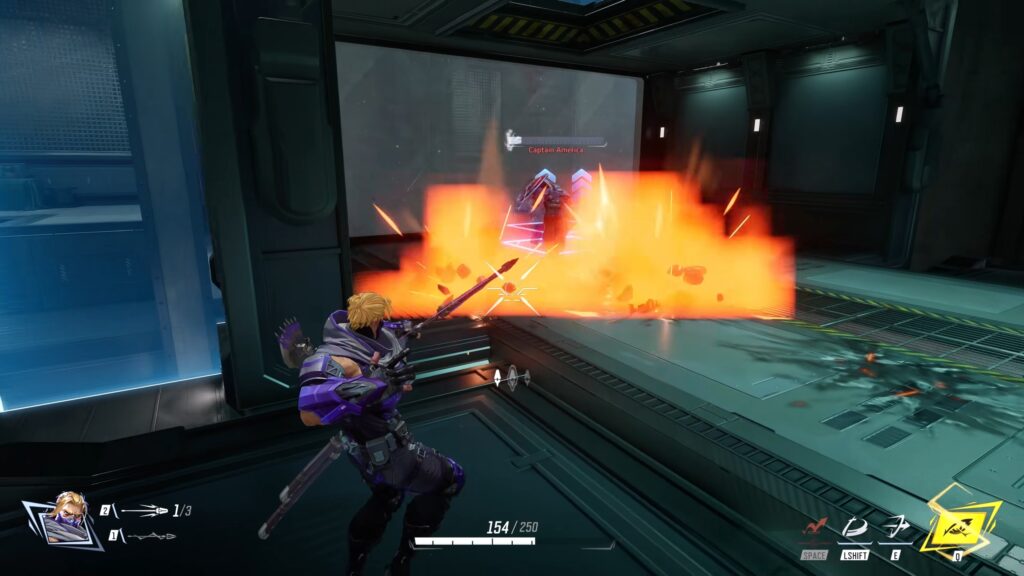Use the curved sword slash ability
This screenshot has height=576, width=1024.
point(854,527)
